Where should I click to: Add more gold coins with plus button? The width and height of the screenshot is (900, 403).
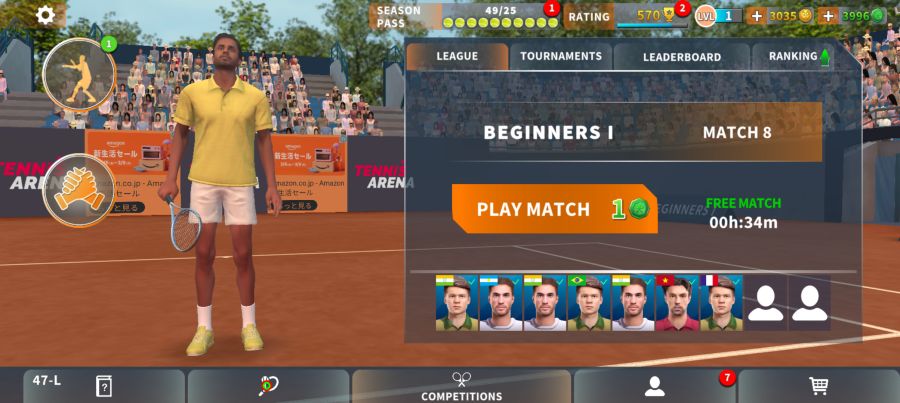[x=756, y=16]
